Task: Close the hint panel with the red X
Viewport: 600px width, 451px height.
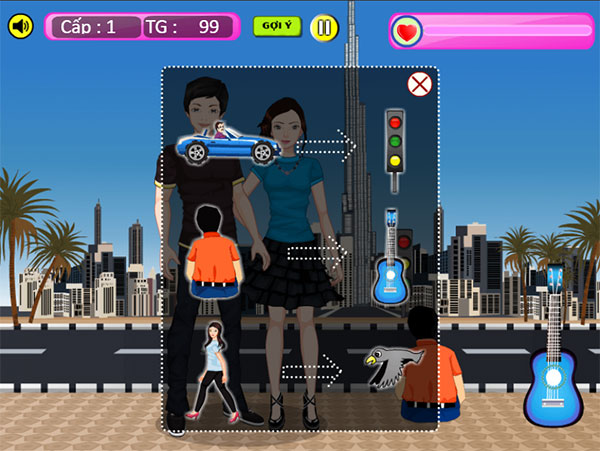Action: click(420, 84)
